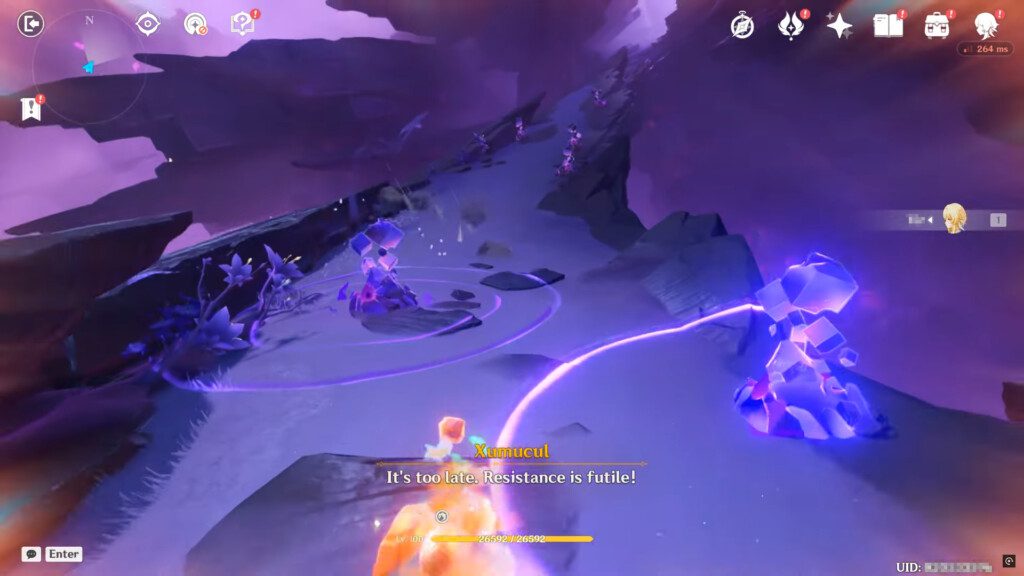
Task: Click the small round icon beside UID
Action: coord(1008,561)
